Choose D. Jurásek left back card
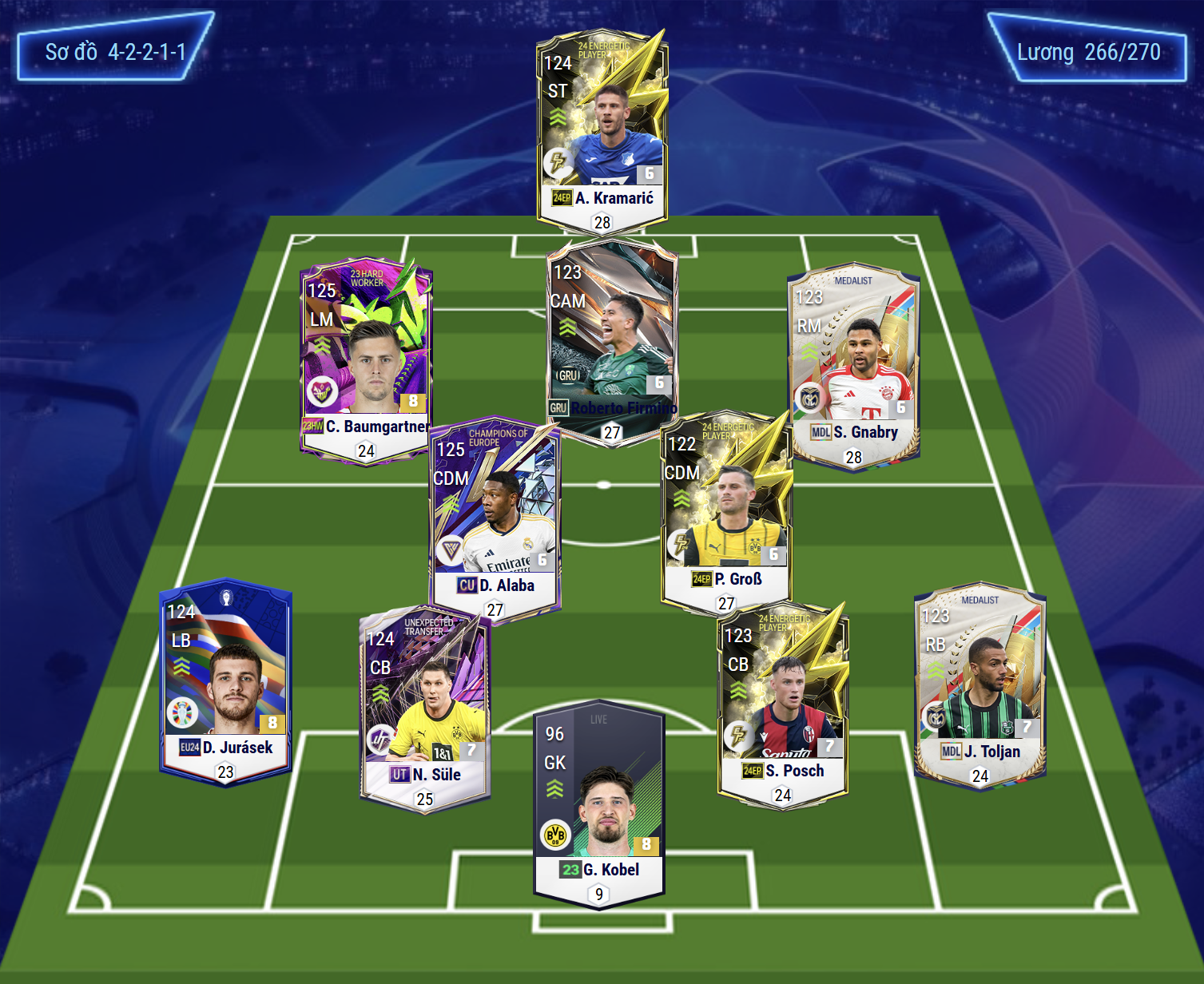 tap(226, 679)
